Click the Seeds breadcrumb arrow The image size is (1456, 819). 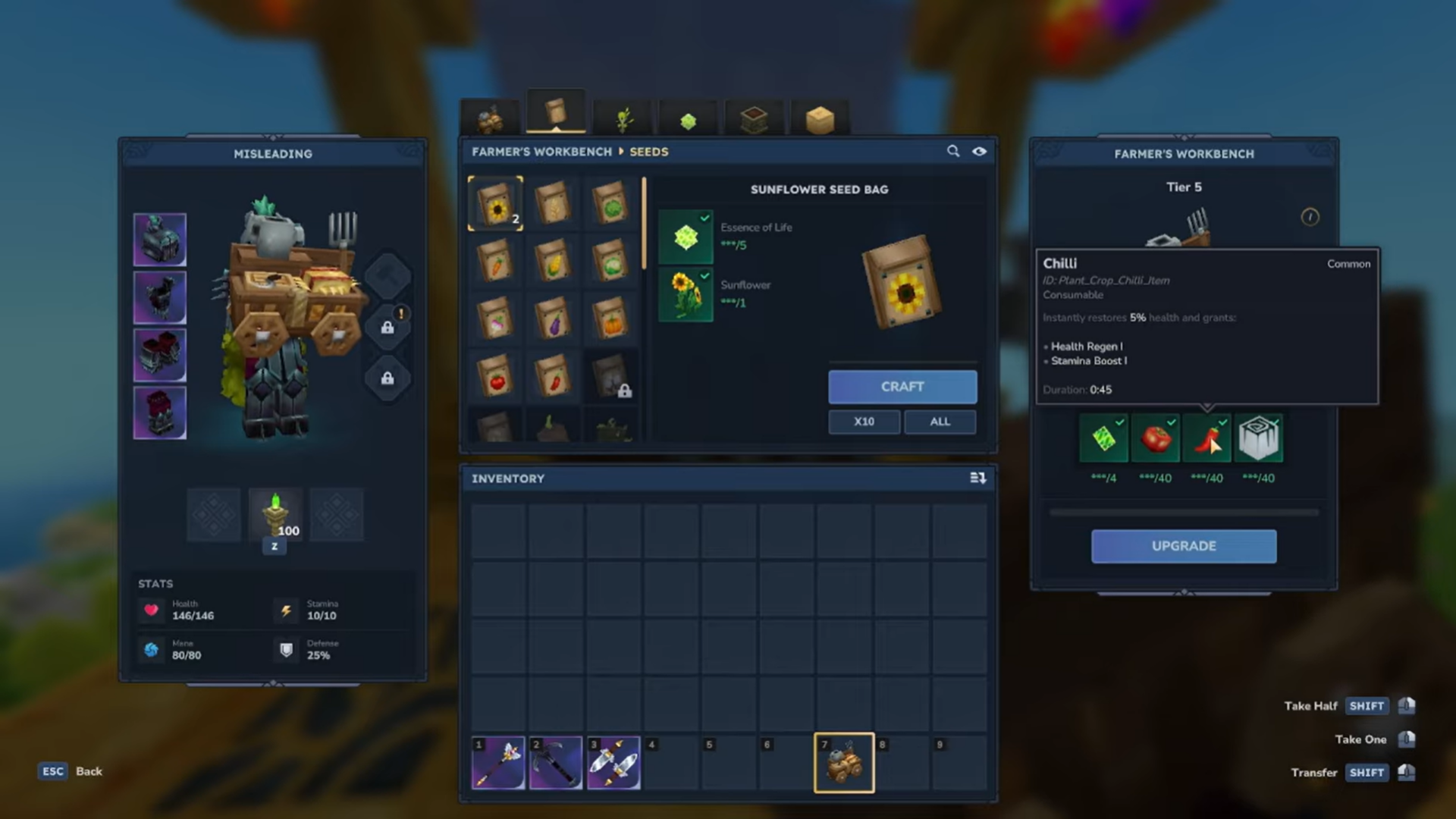[622, 152]
